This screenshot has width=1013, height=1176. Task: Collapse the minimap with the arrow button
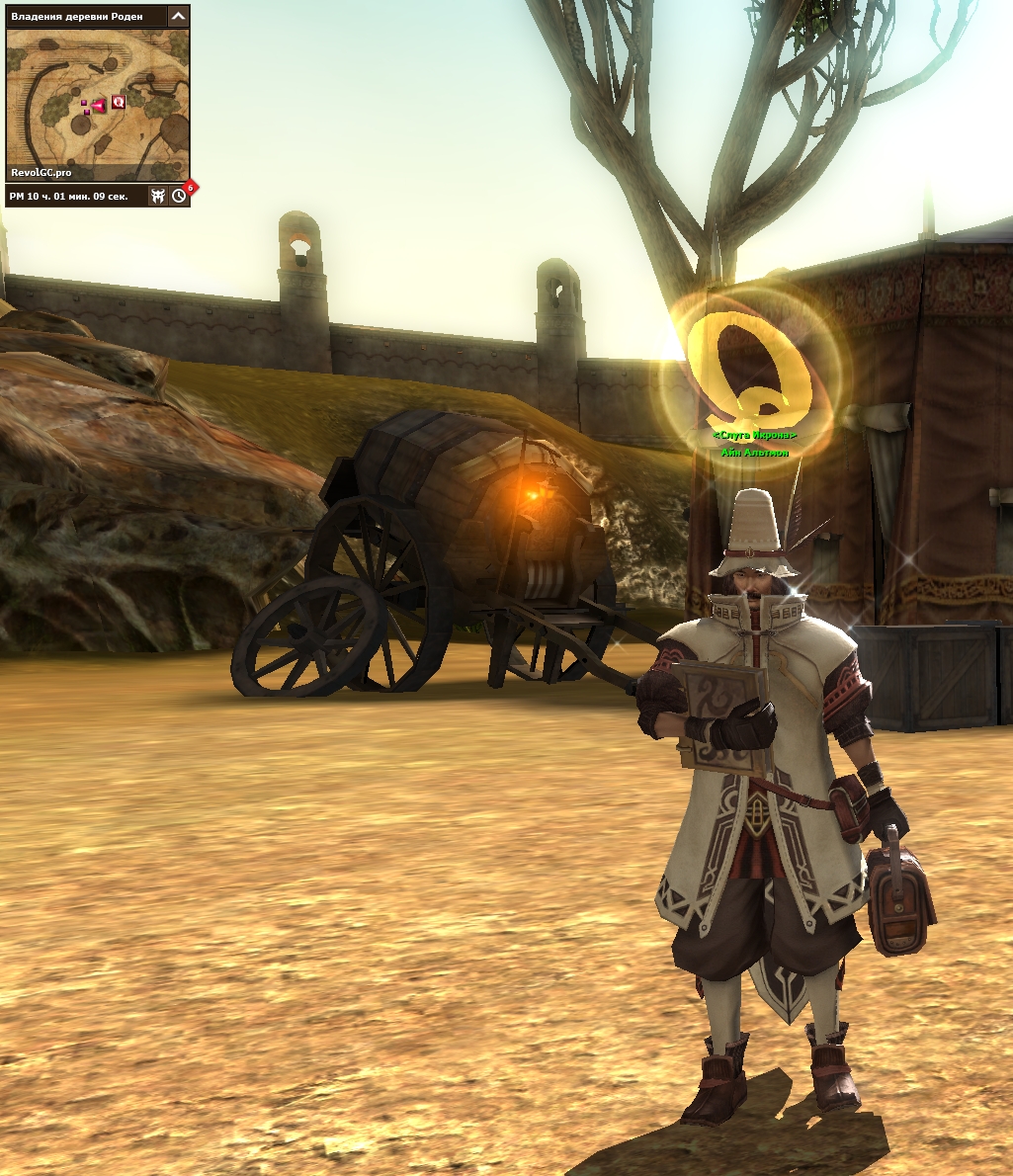[178, 17]
